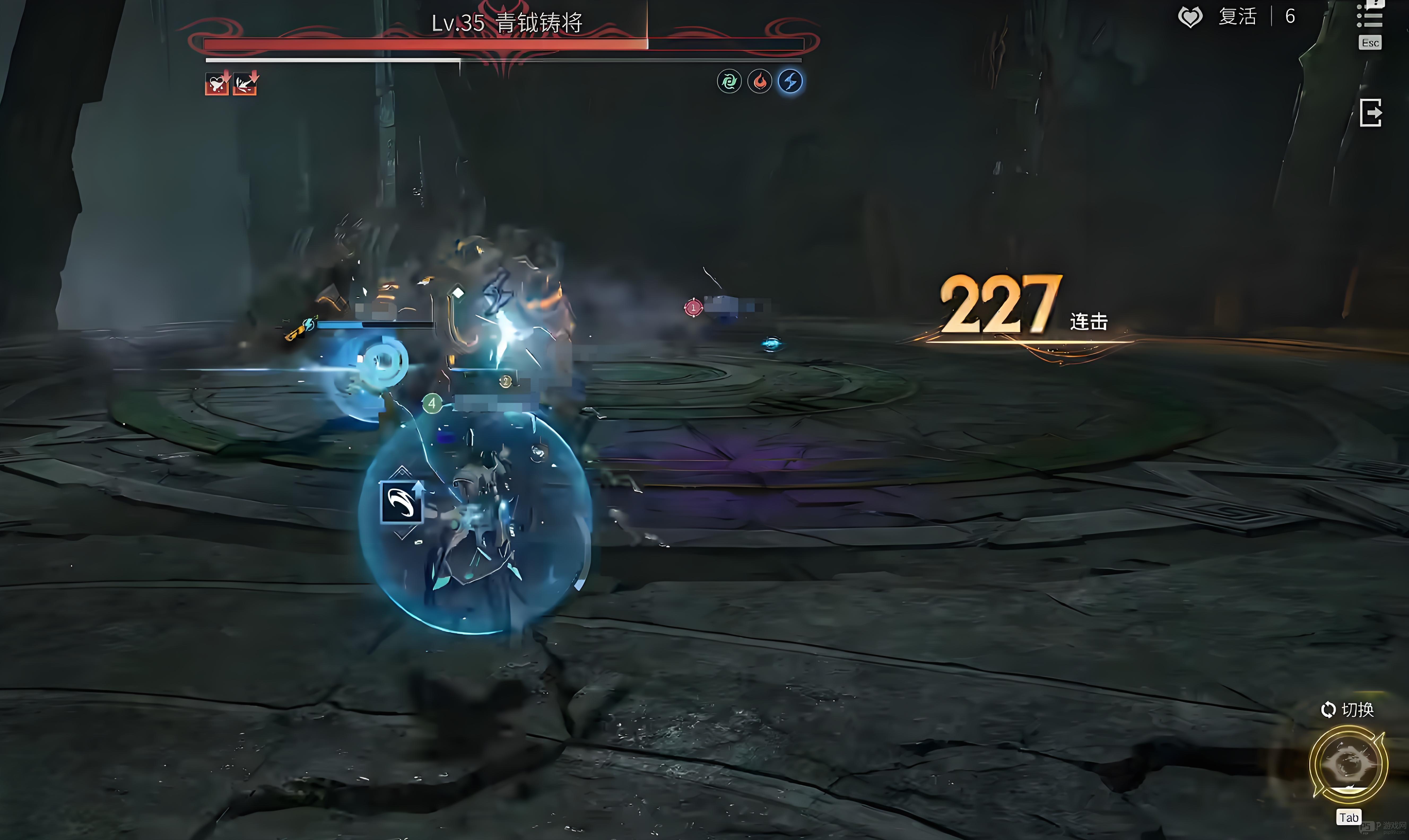Select the blue lightning element icon

[x=790, y=81]
